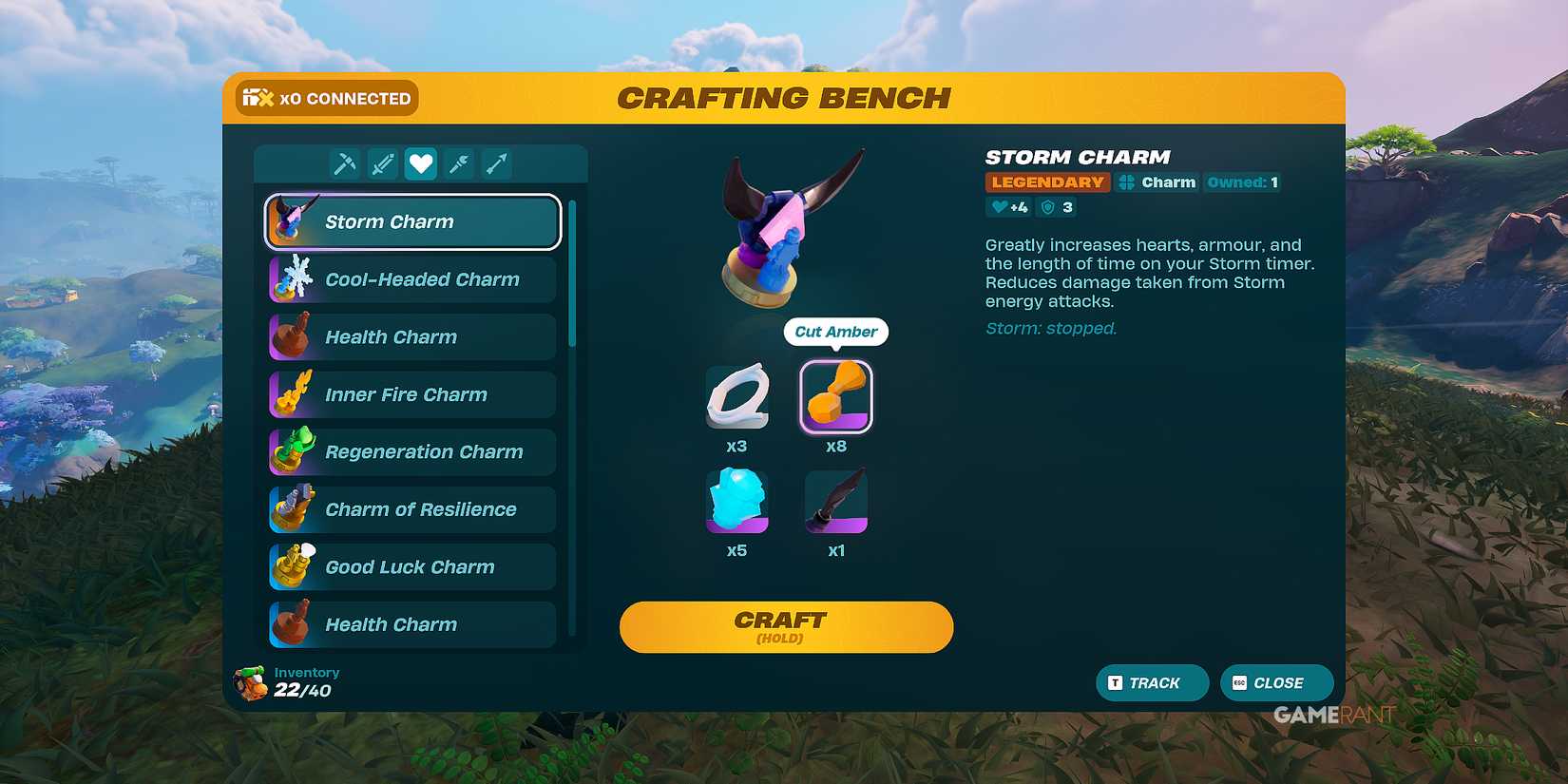Viewport: 1568px width, 784px height.
Task: Click the white ring ingredient requiring x3
Action: pos(738,395)
